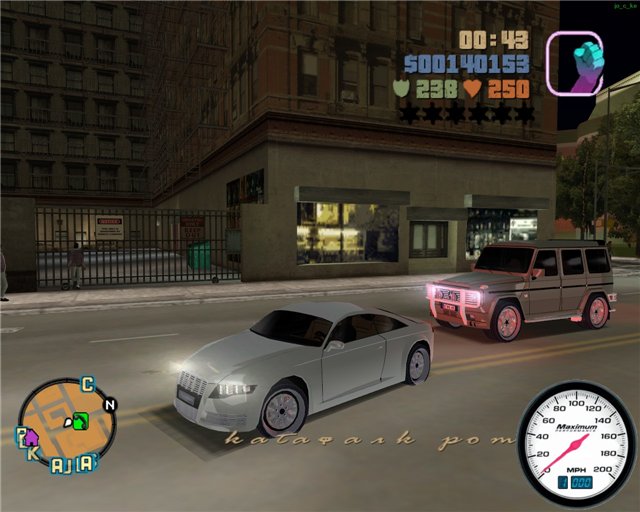640x512 pixels.
Task: Click the North indicator on the radar
Action: pyautogui.click(x=110, y=404)
